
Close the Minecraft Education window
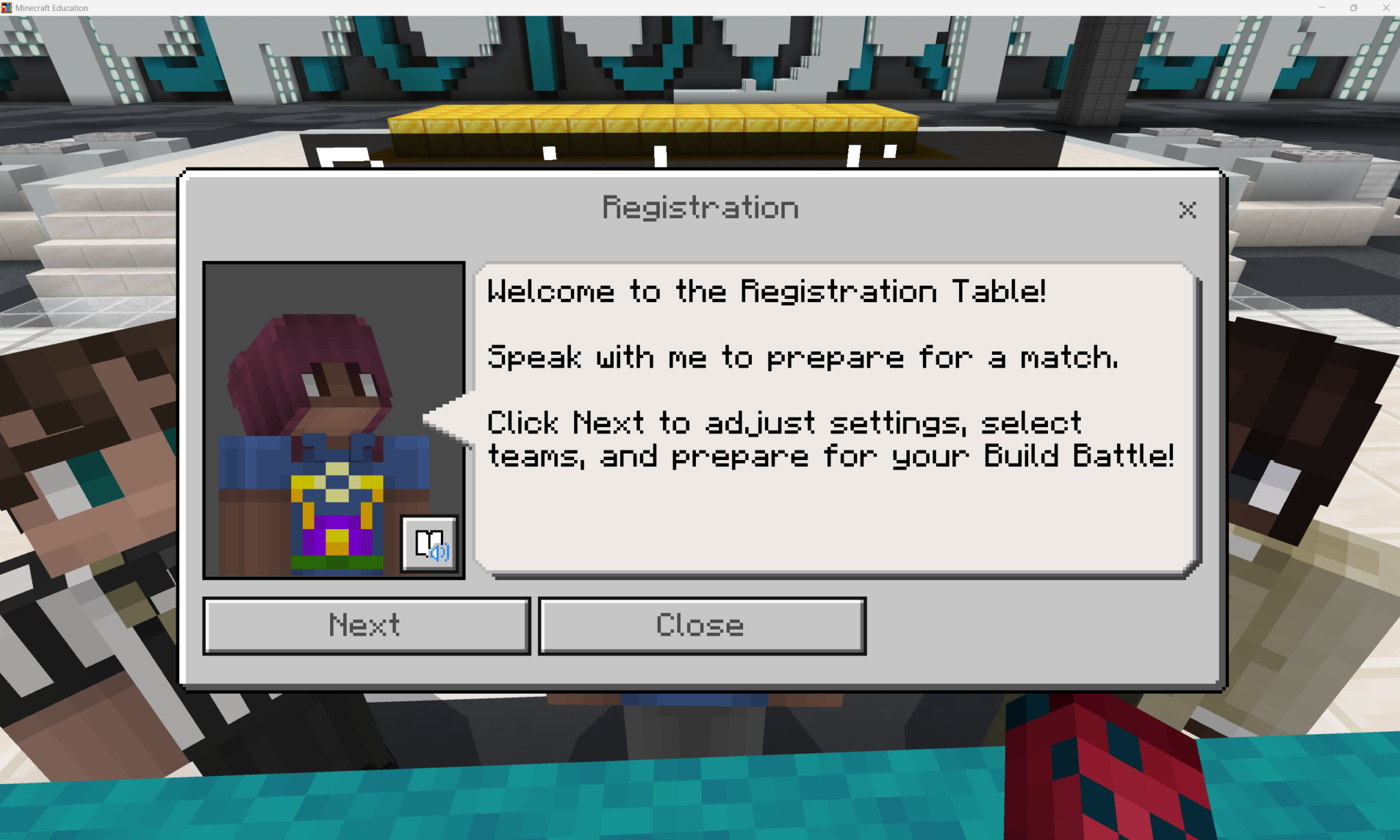(x=1386, y=8)
